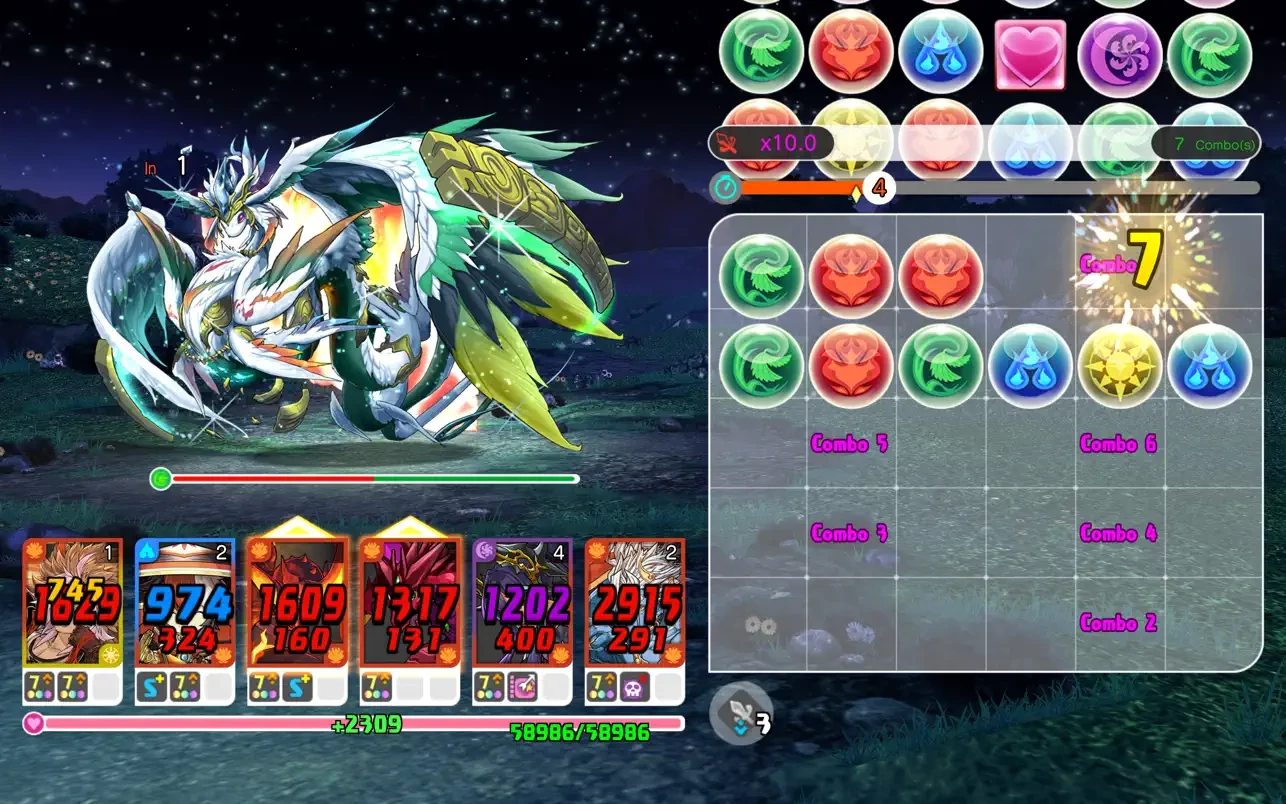Screen dimensions: 1286x804
Task: Tap the Combo 5 label on the board
Action: [848, 444]
